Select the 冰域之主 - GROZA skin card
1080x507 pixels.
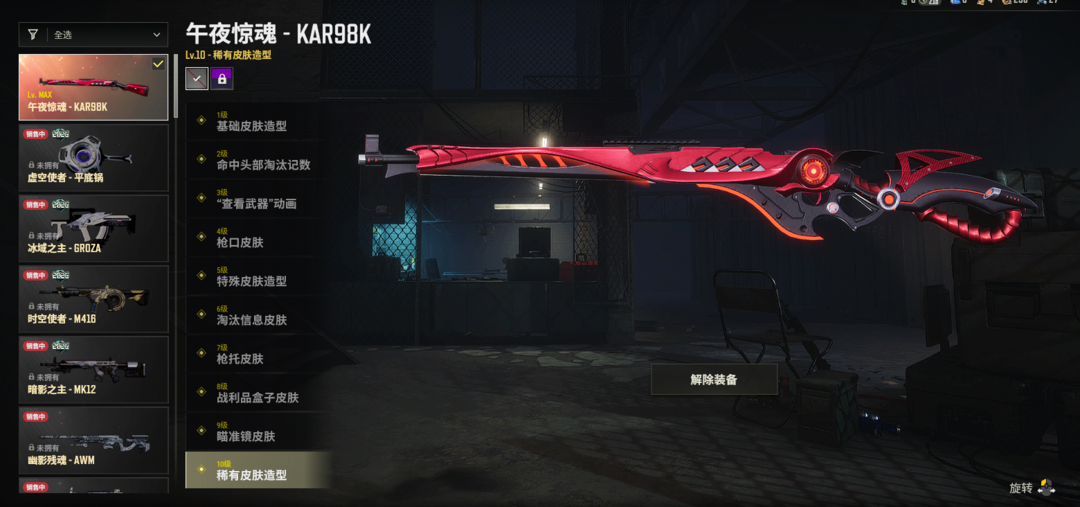point(94,228)
